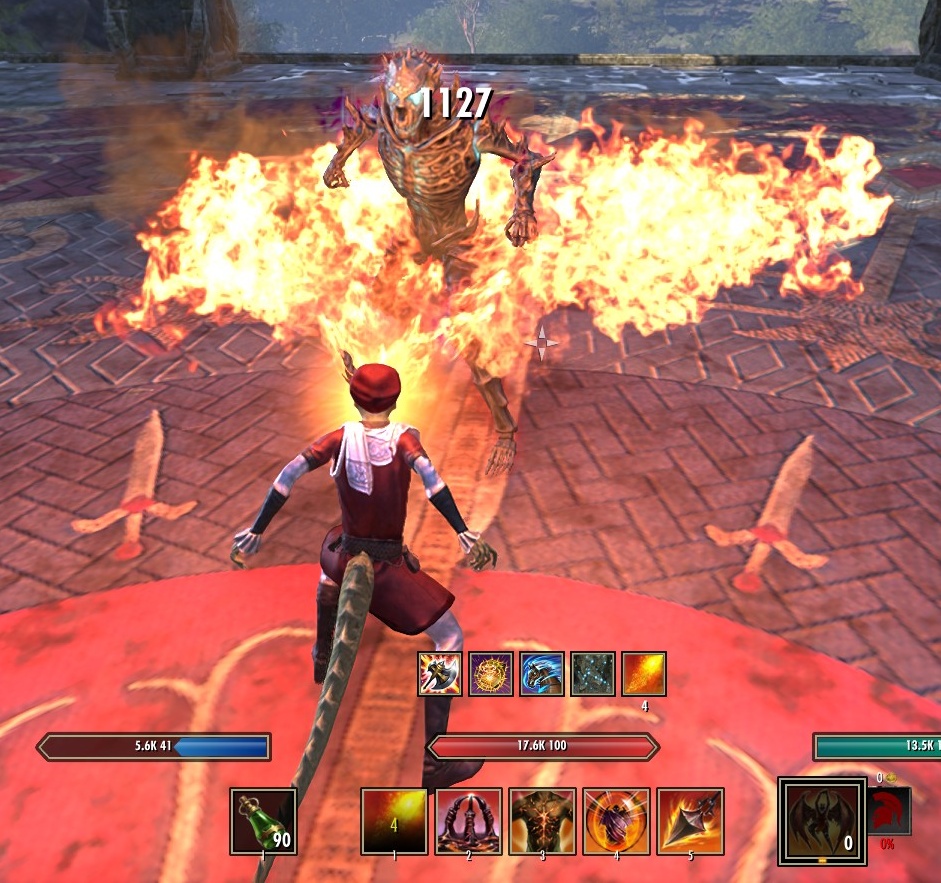Activate the molten torso skill in slot 3
Image resolution: width=941 pixels, height=883 pixels.
coord(542,821)
